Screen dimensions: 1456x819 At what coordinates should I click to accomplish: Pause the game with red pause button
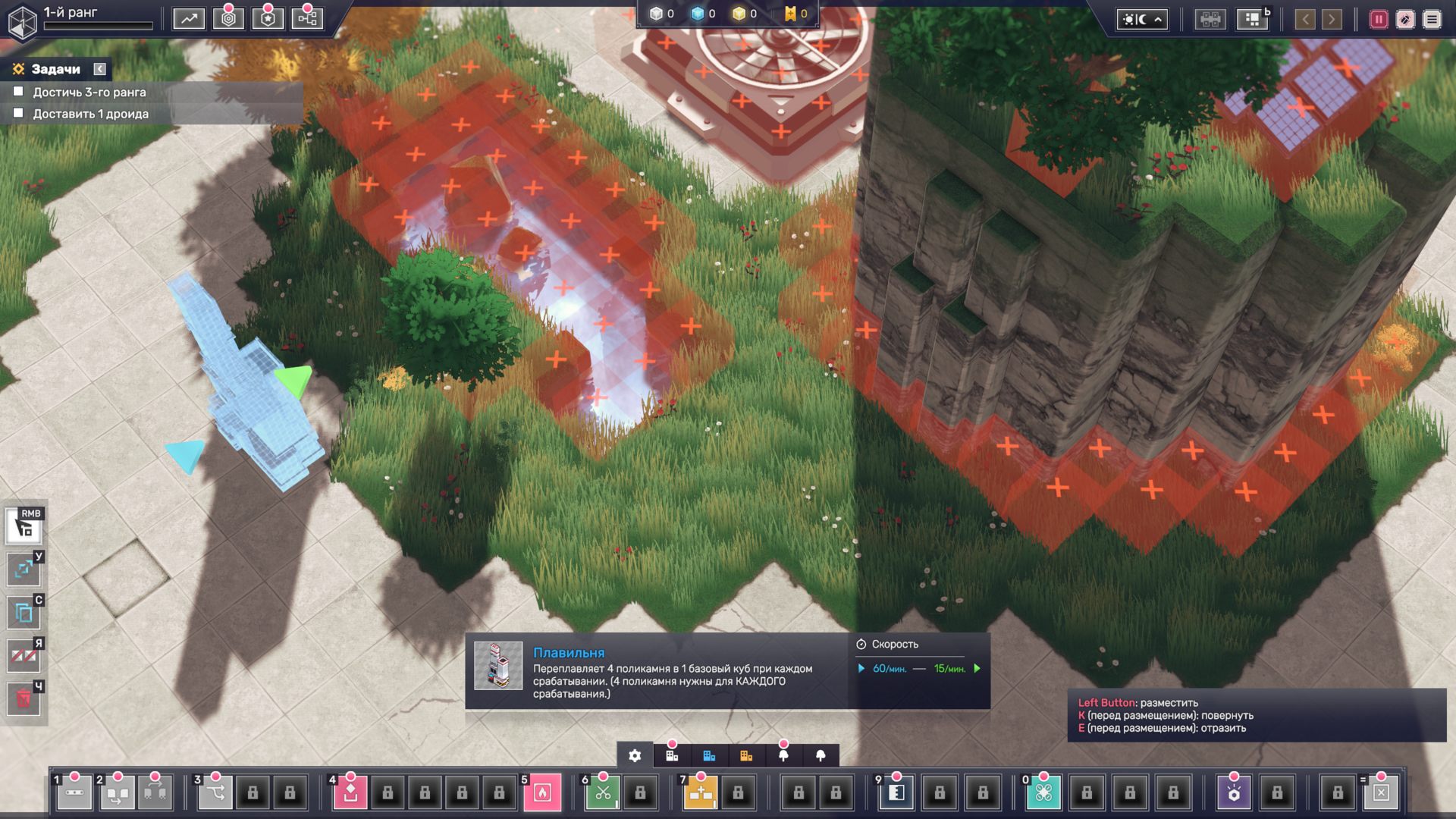click(x=1378, y=20)
